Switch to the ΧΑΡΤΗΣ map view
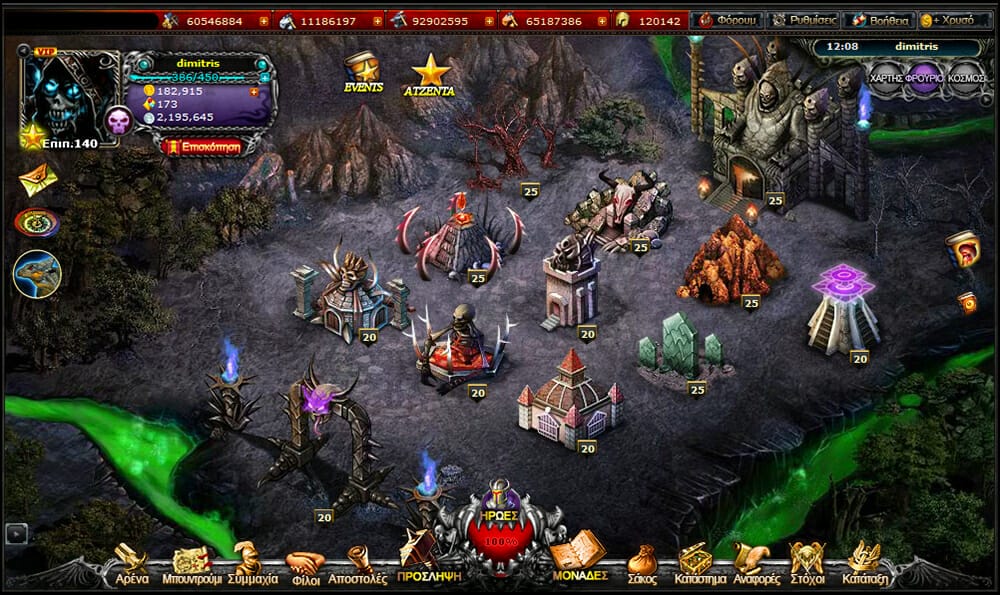This screenshot has height=595, width=1000. tap(886, 77)
